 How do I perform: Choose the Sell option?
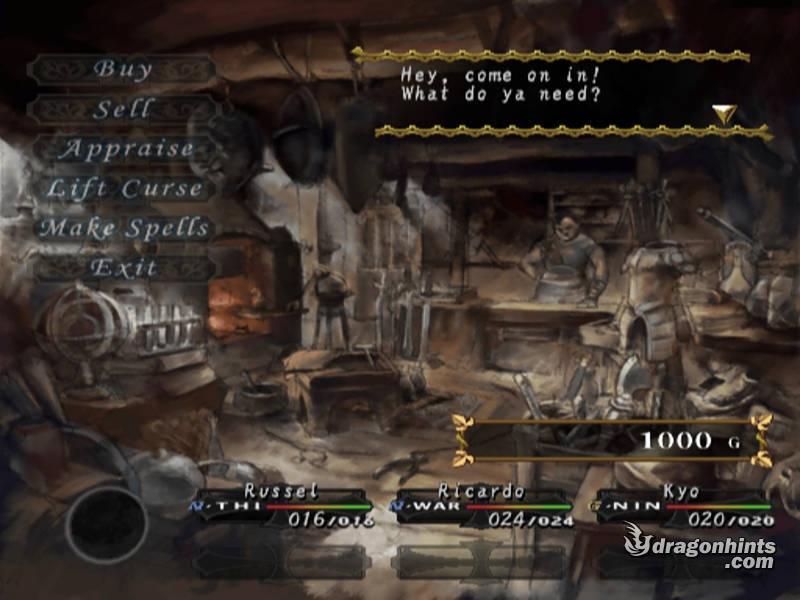click(x=122, y=109)
